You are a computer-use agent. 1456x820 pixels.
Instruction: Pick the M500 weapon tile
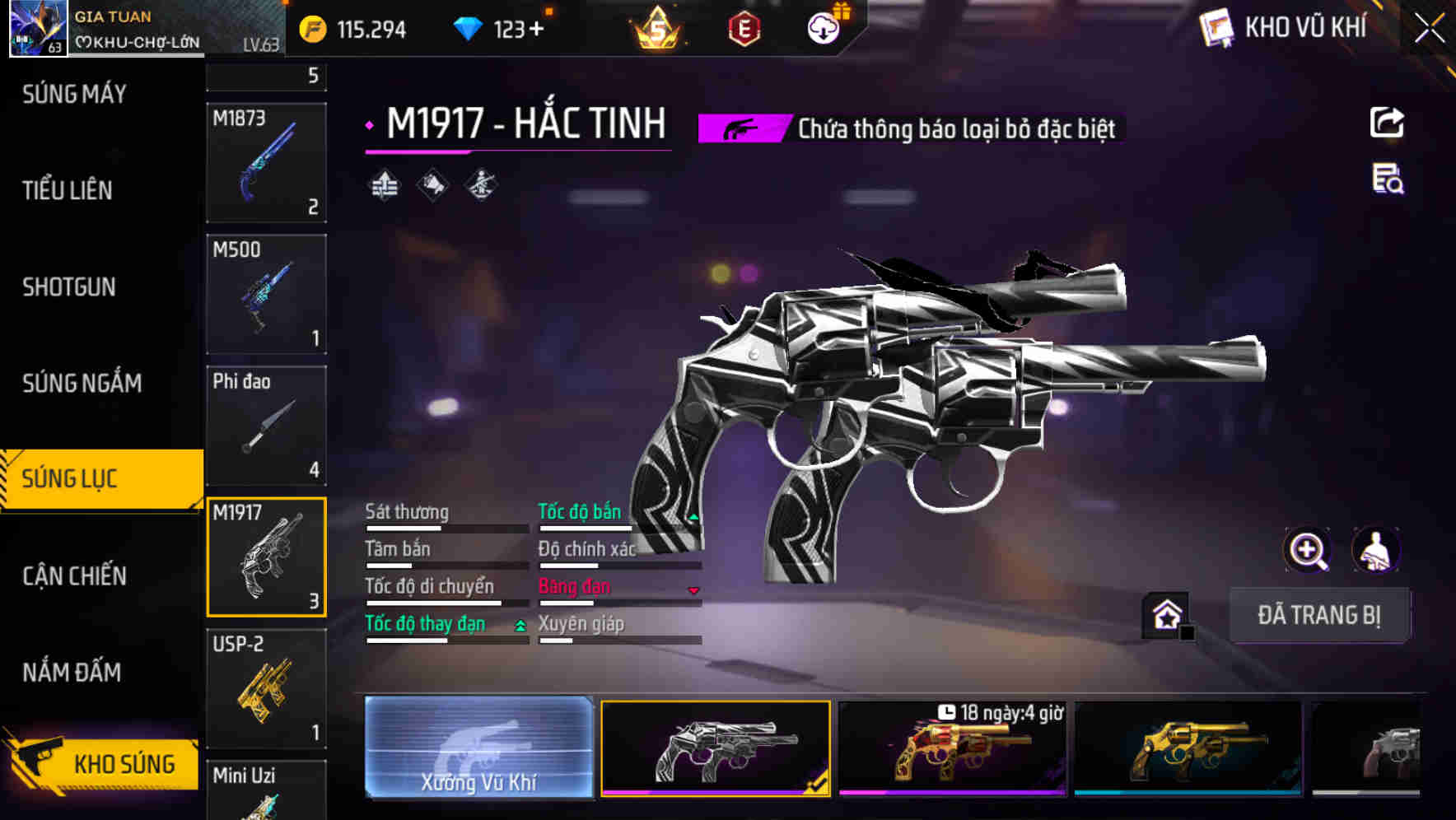(x=266, y=294)
